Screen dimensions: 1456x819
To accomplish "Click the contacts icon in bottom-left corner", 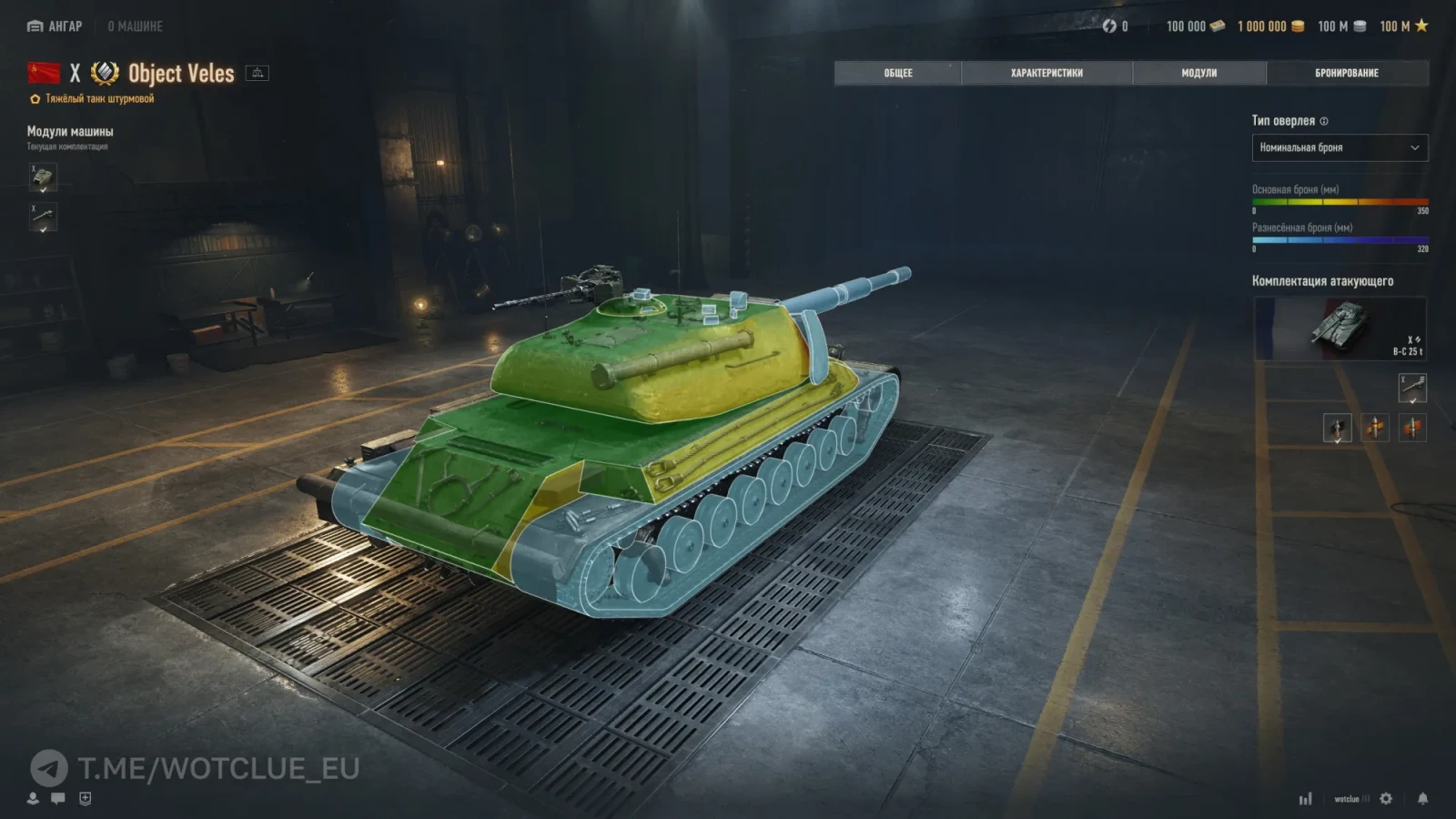I will click(x=33, y=798).
